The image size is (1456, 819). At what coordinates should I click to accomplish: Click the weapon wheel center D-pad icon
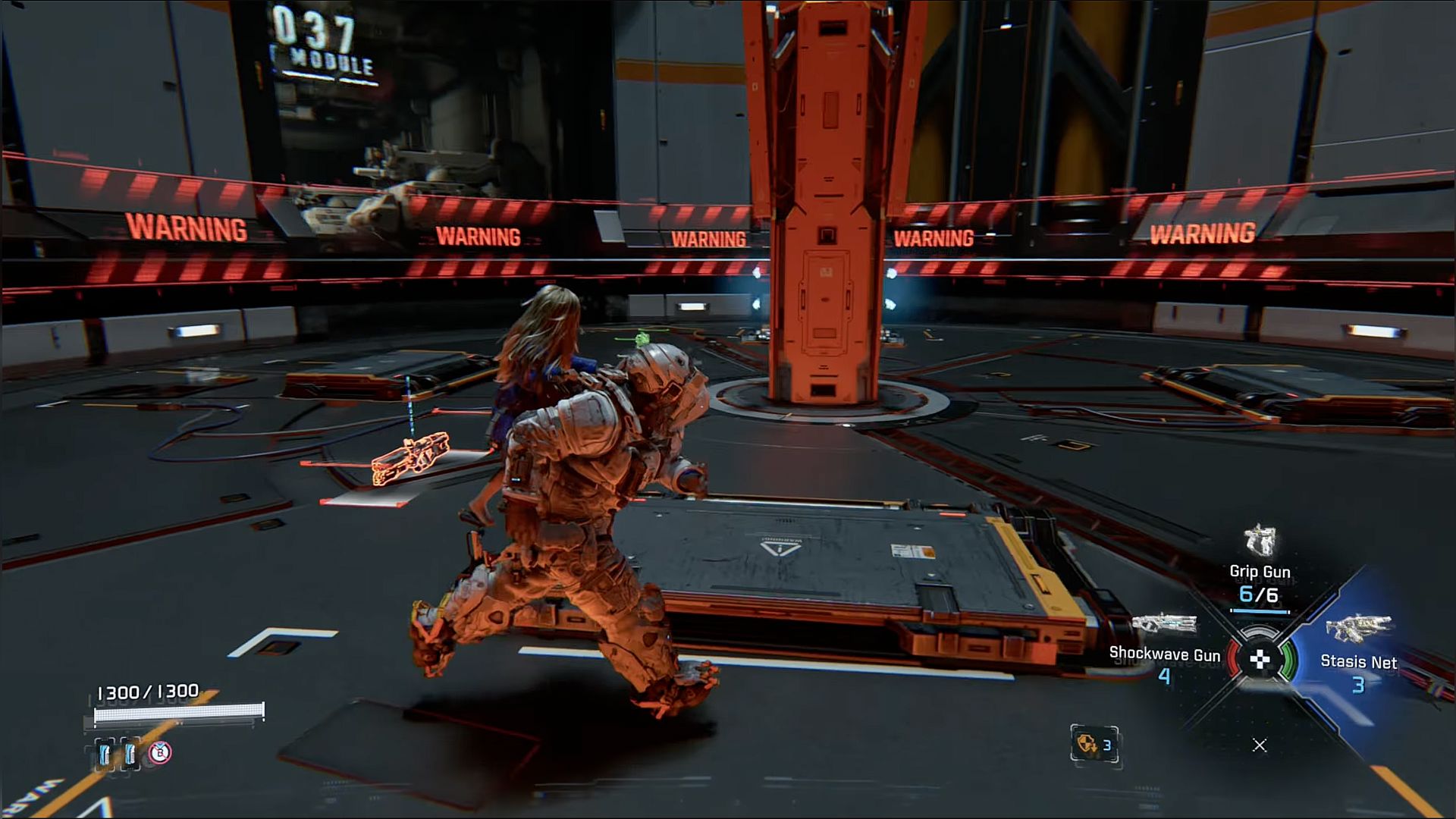pos(1260,659)
